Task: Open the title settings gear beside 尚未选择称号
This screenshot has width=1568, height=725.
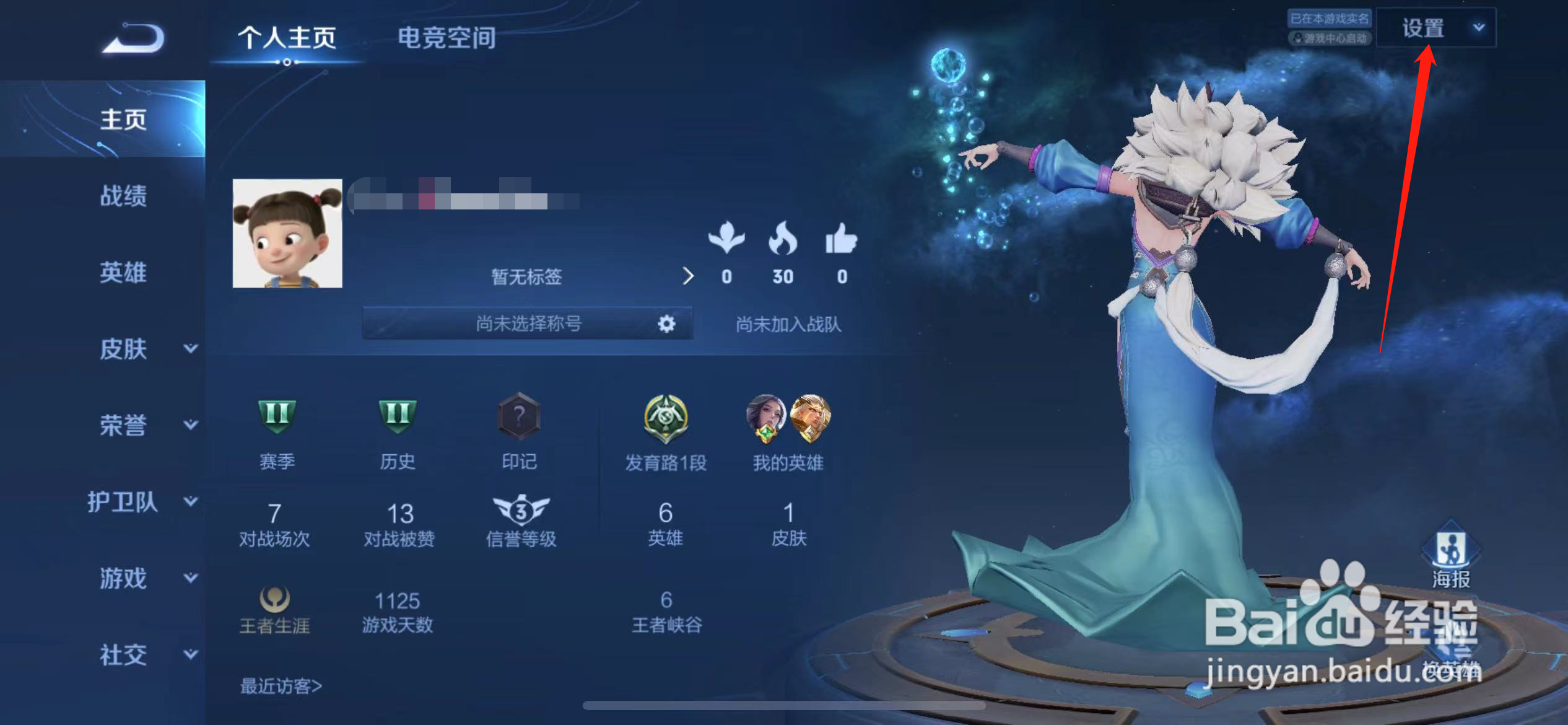Action: point(665,323)
